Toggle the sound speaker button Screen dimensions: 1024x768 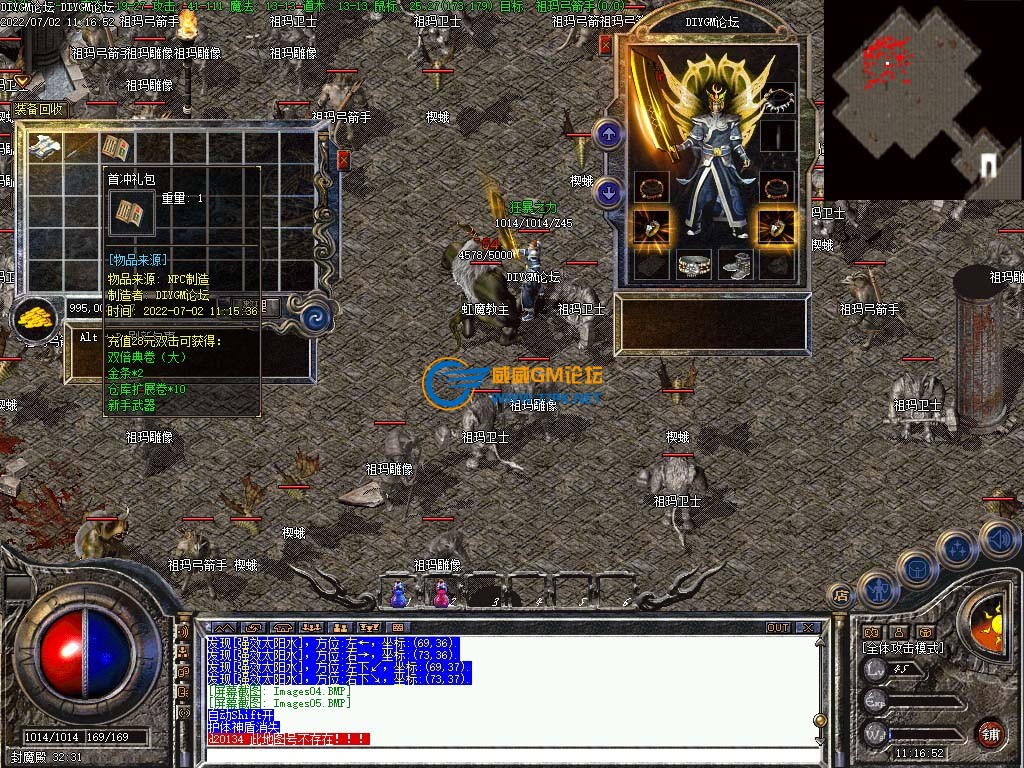(997, 539)
